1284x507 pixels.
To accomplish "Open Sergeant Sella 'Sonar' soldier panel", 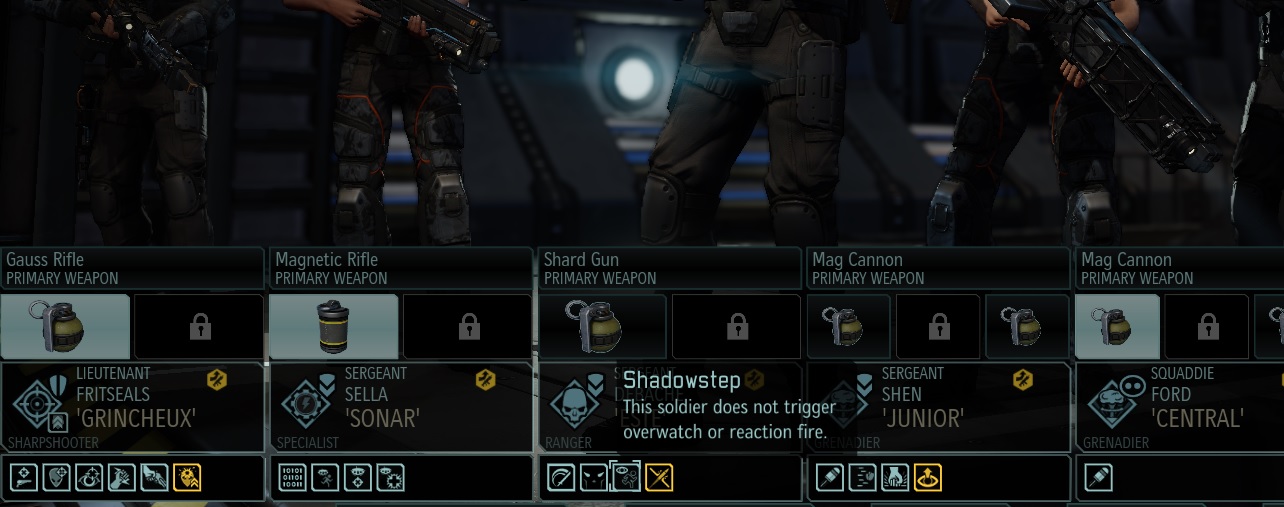I will (x=401, y=407).
